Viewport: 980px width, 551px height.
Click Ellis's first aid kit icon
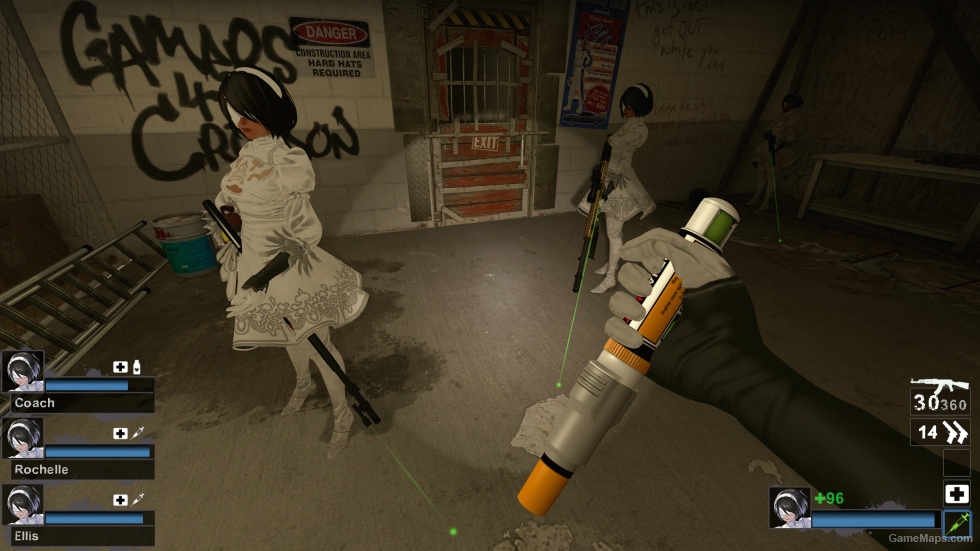(120, 499)
